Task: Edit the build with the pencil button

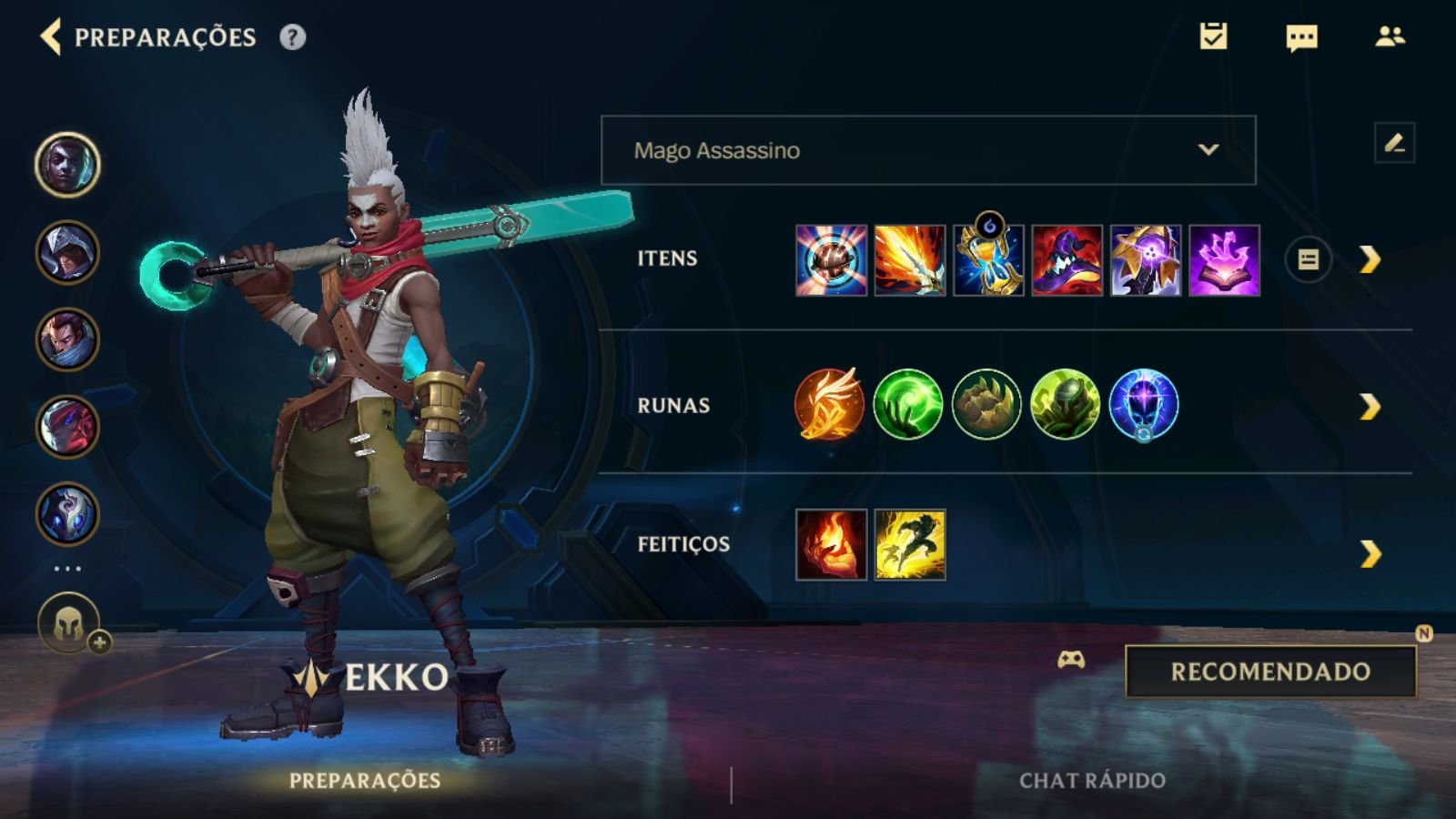Action: click(x=1394, y=144)
